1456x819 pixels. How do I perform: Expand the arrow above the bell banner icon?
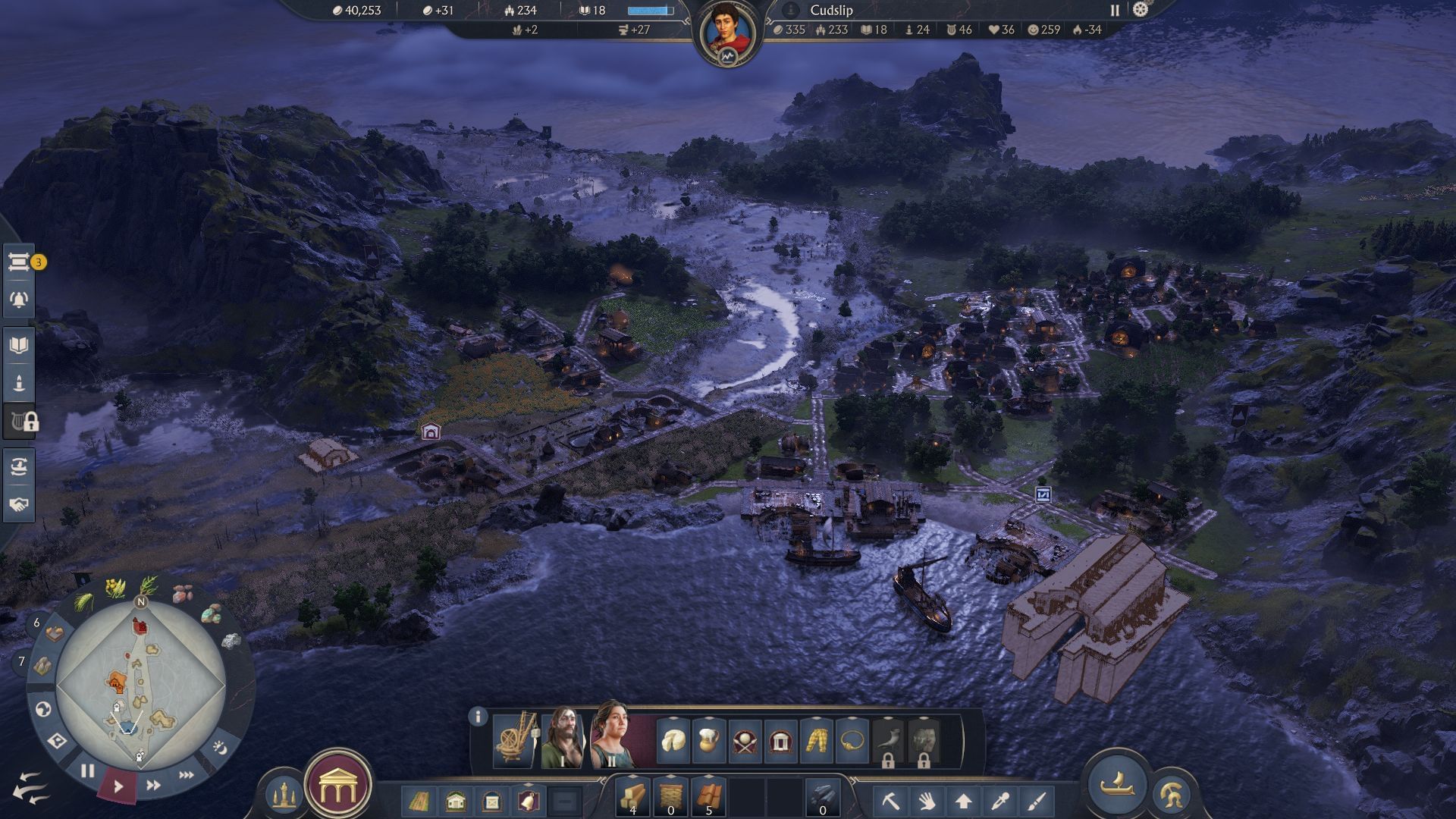point(529,786)
